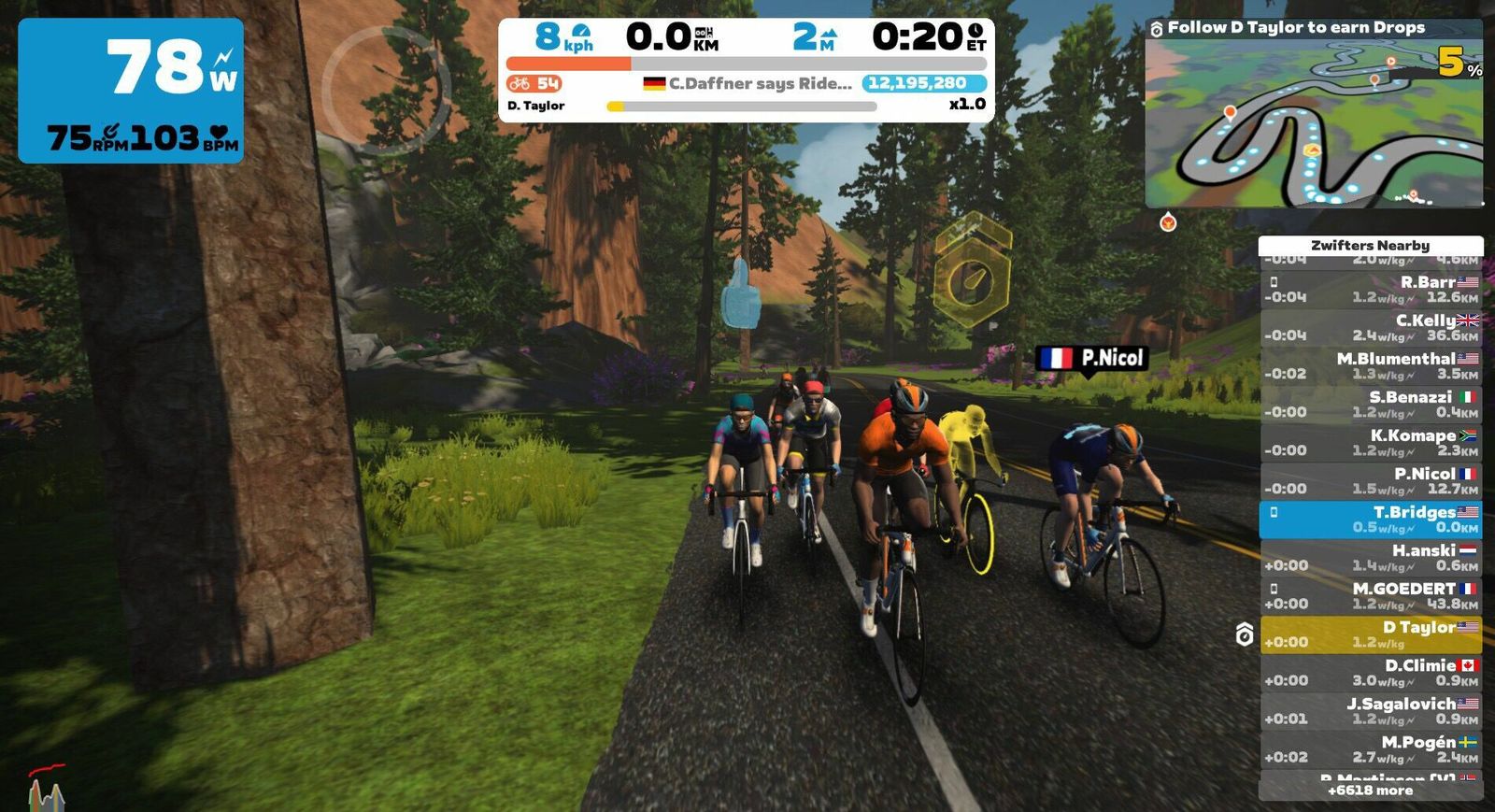Click the P.Nicol name tag above rider

coord(1092,358)
